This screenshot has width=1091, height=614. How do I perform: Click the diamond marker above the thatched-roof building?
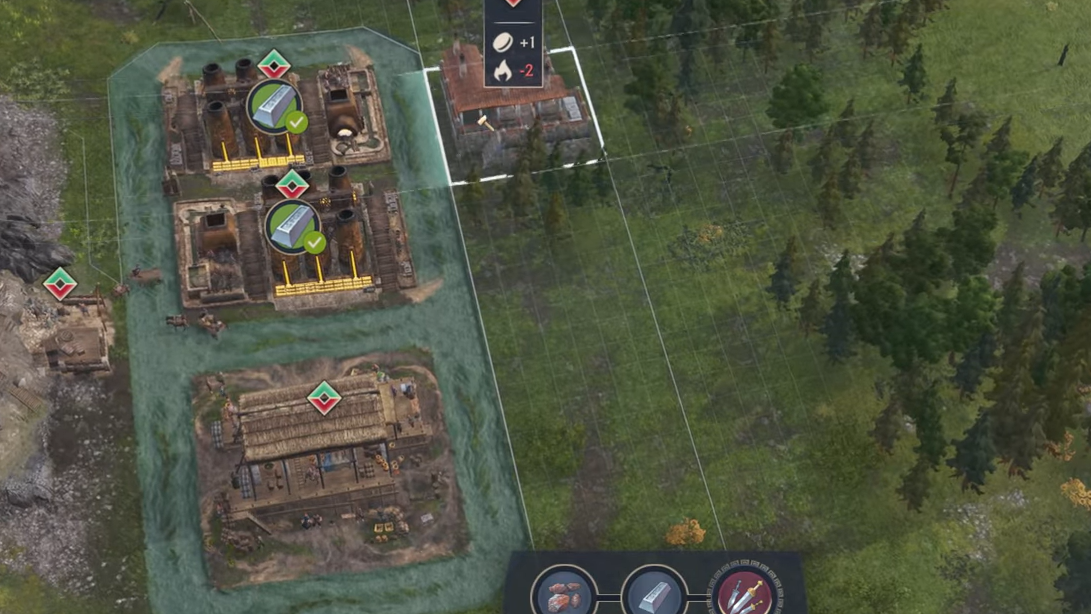pos(323,398)
